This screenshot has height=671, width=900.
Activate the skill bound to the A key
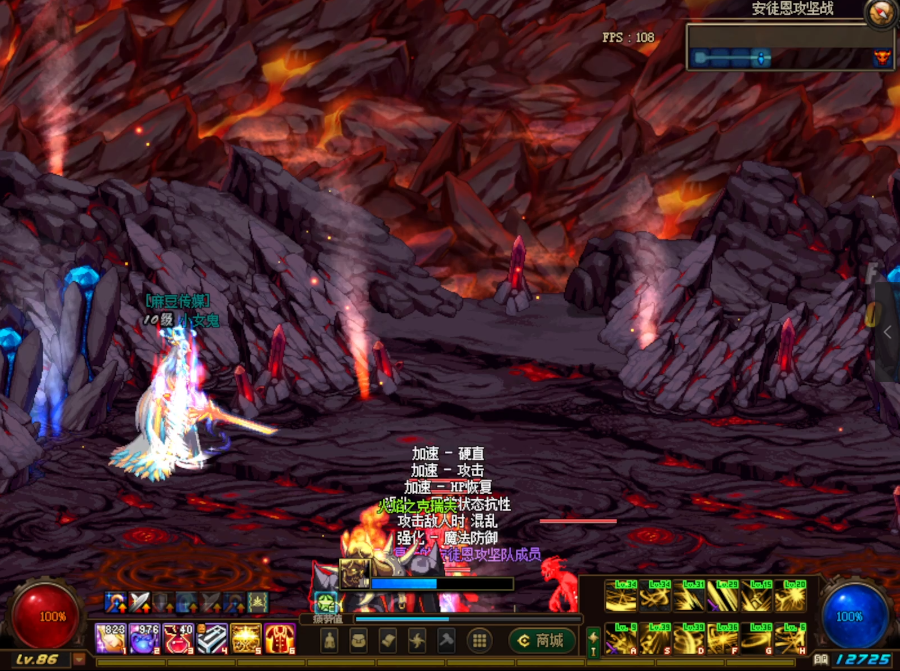point(621,637)
